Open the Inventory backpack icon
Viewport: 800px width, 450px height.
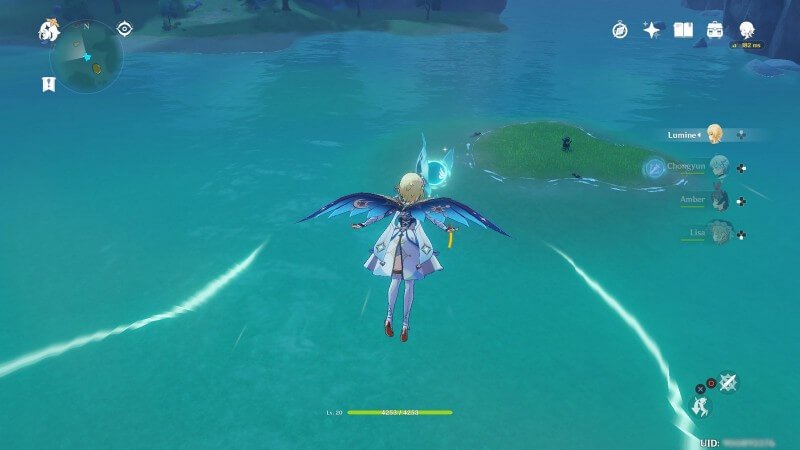pos(715,31)
